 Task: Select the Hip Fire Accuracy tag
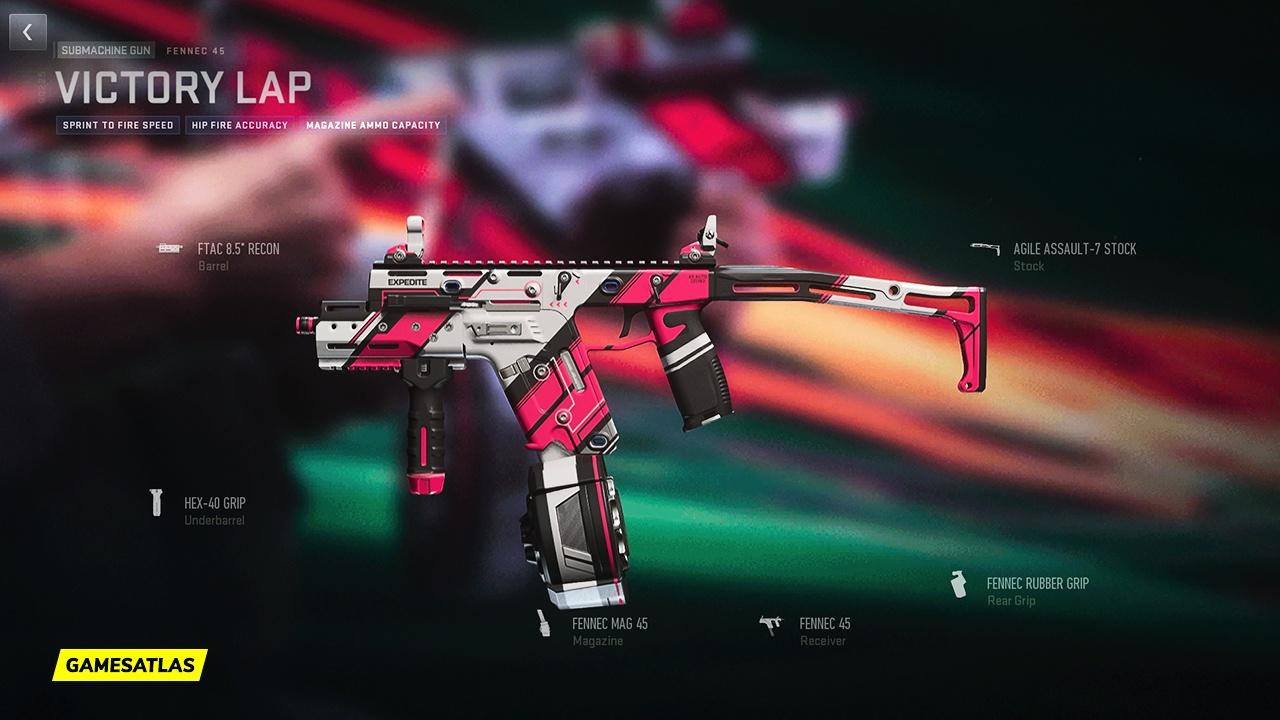tap(240, 125)
